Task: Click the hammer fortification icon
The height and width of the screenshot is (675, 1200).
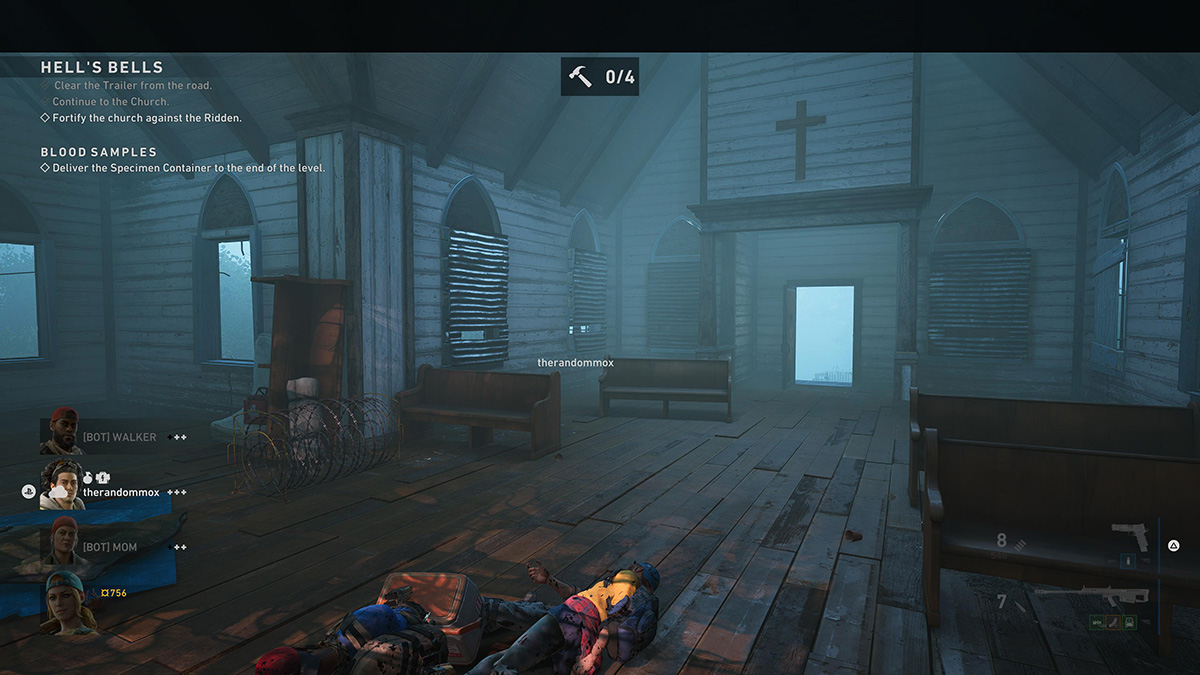Action: click(x=580, y=76)
